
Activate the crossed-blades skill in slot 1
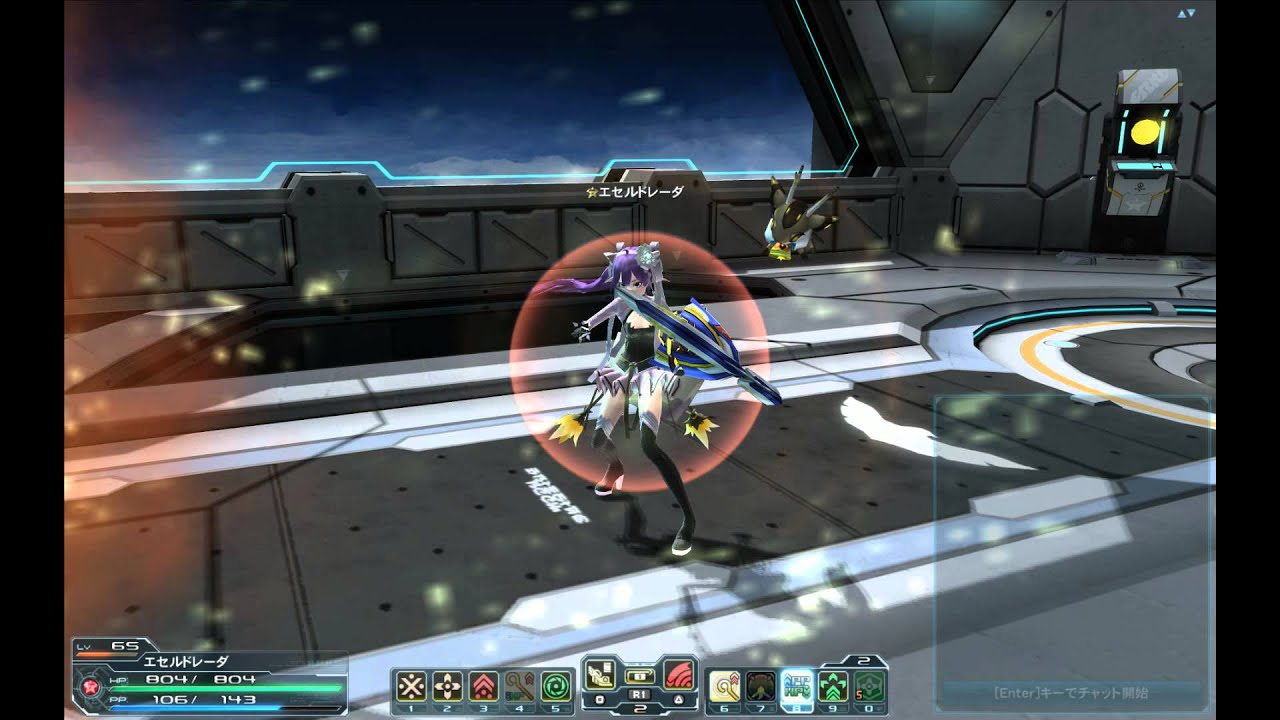[x=413, y=685]
